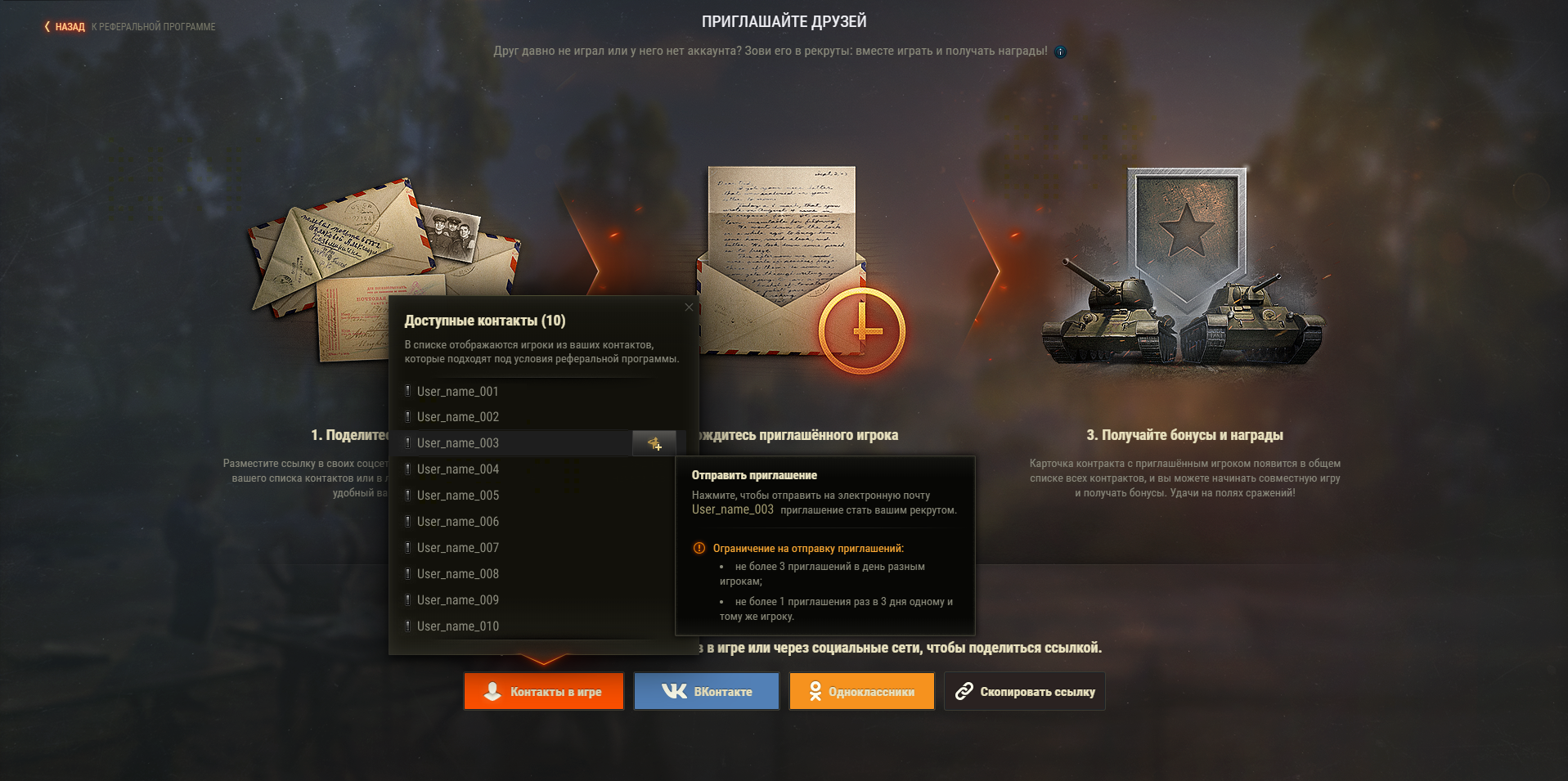Choose contact User_name_005

click(457, 496)
